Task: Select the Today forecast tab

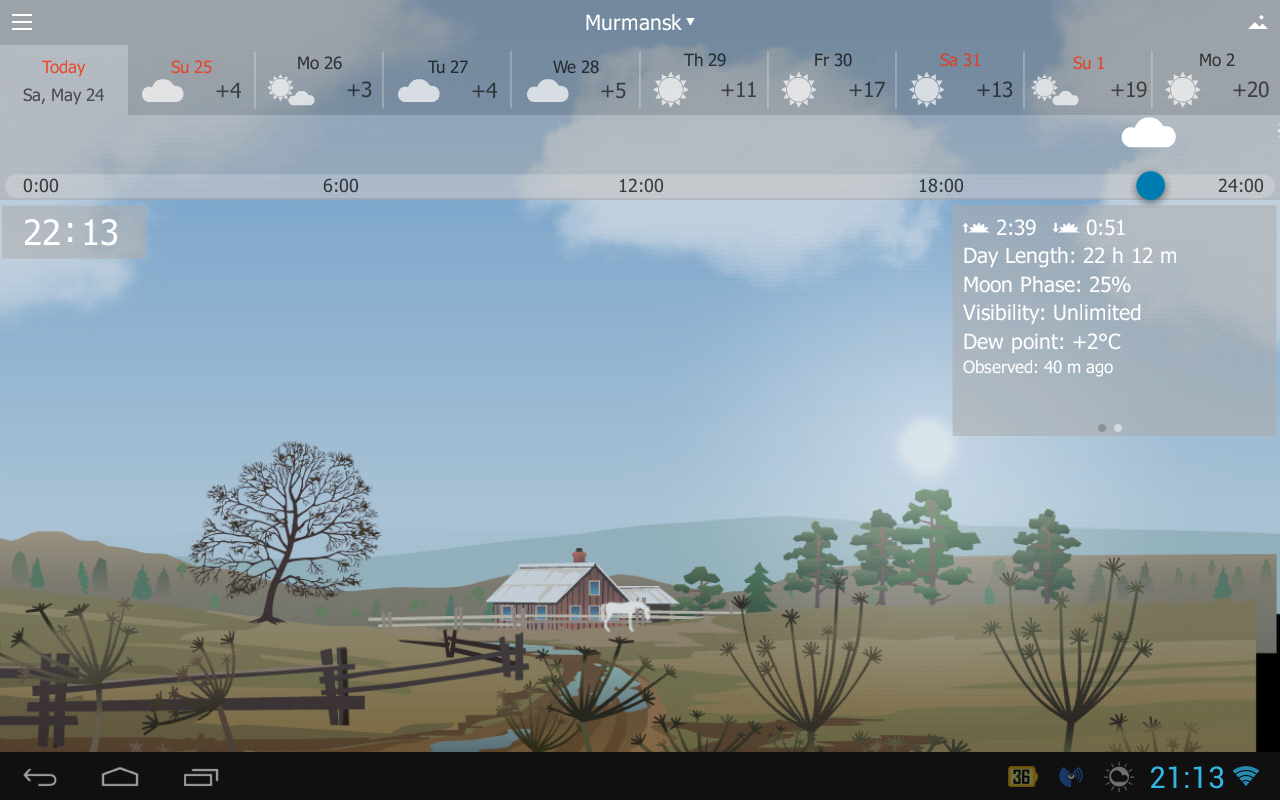Action: pyautogui.click(x=64, y=80)
